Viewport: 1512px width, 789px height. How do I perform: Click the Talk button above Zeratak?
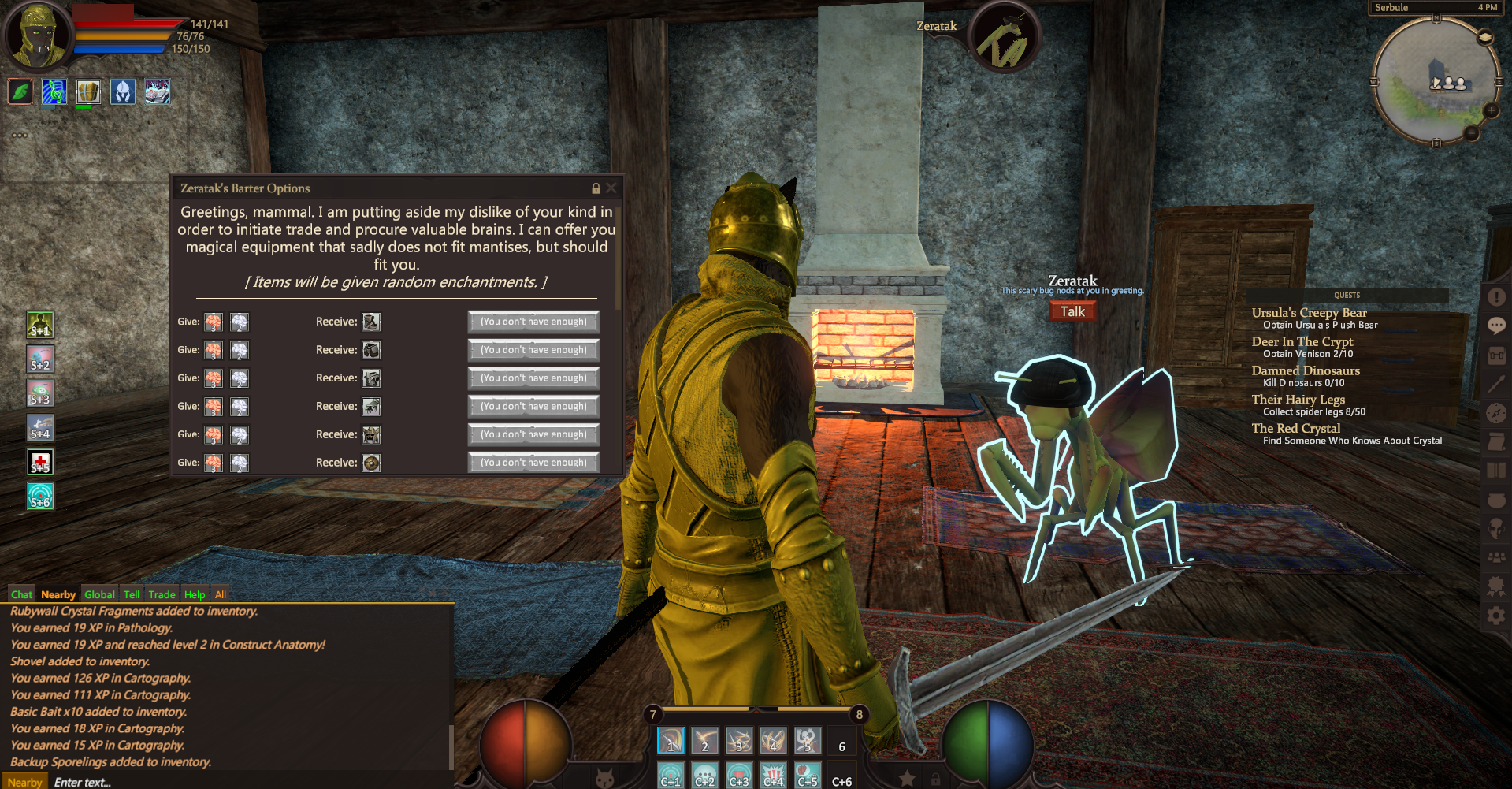click(x=1072, y=311)
